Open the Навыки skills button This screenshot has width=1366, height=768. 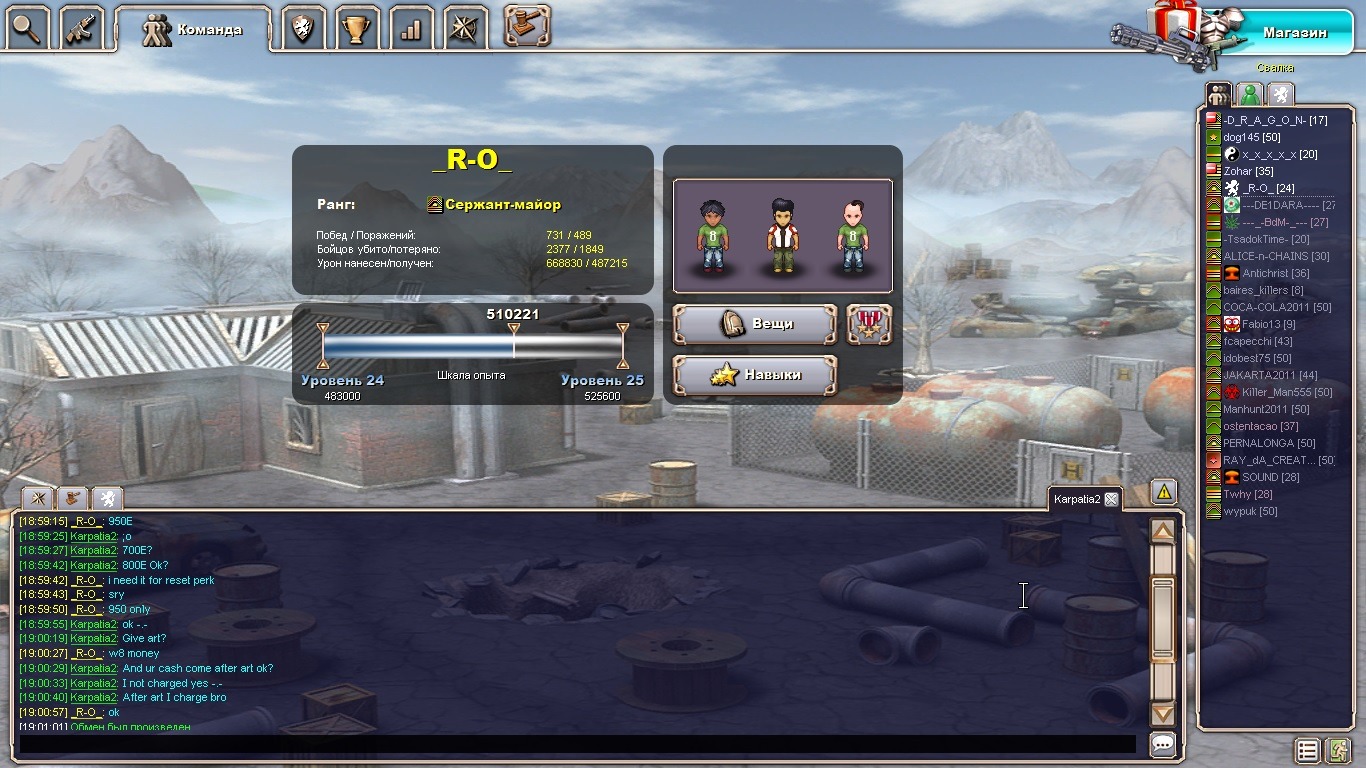pos(755,375)
